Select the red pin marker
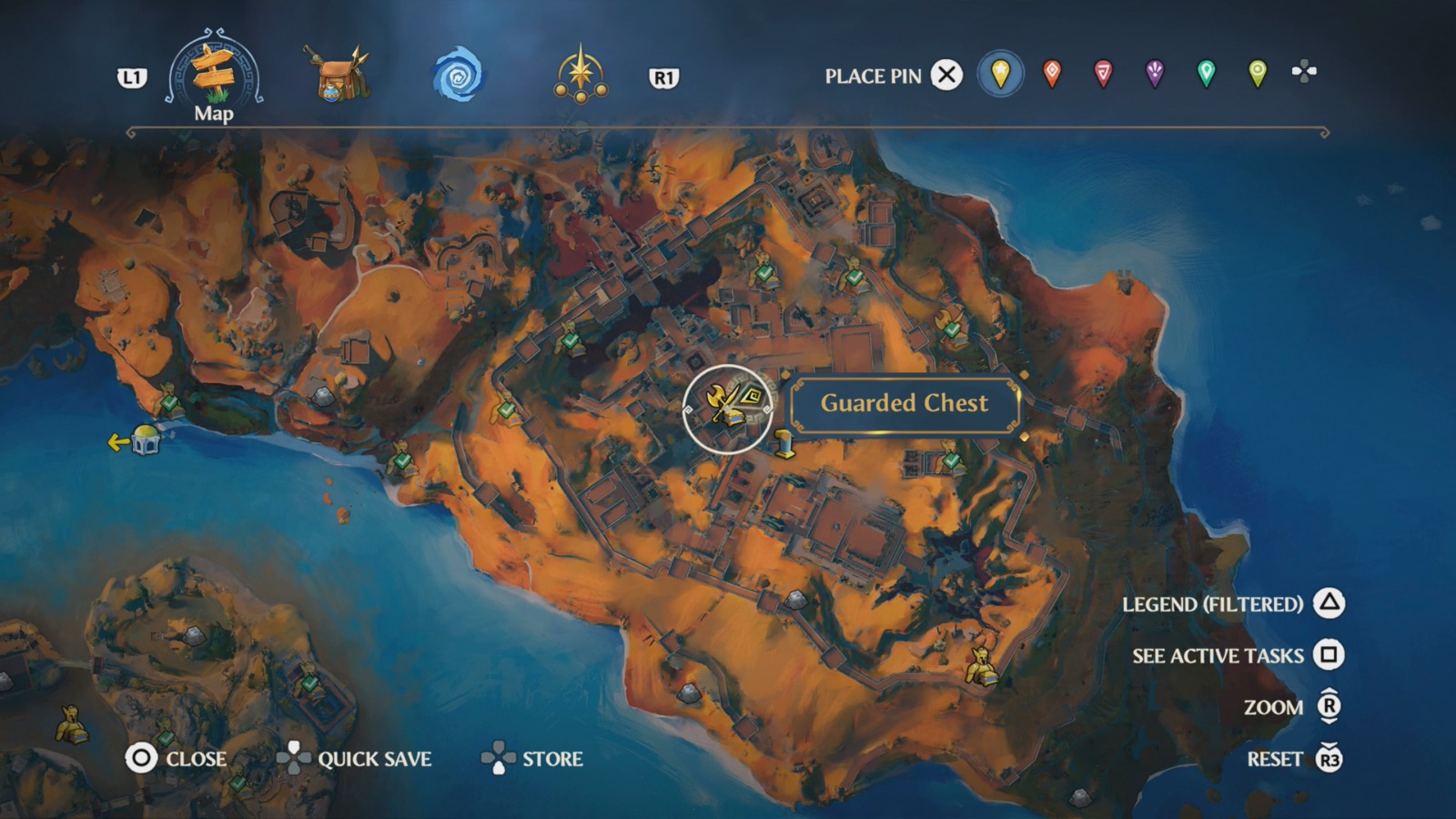The height and width of the screenshot is (819, 1456). (1051, 76)
